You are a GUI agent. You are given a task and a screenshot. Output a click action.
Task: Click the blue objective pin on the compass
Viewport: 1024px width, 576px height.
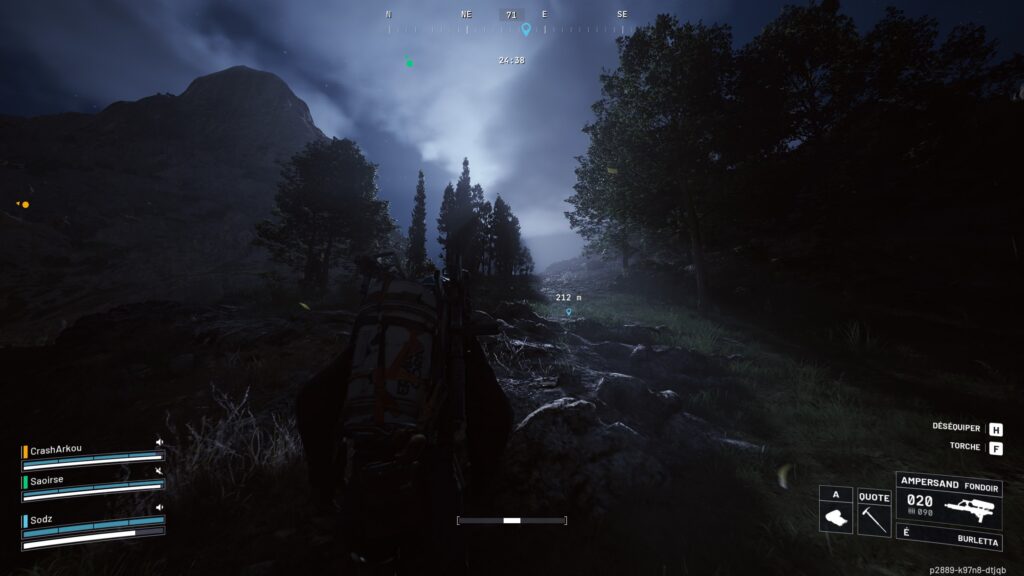(526, 30)
